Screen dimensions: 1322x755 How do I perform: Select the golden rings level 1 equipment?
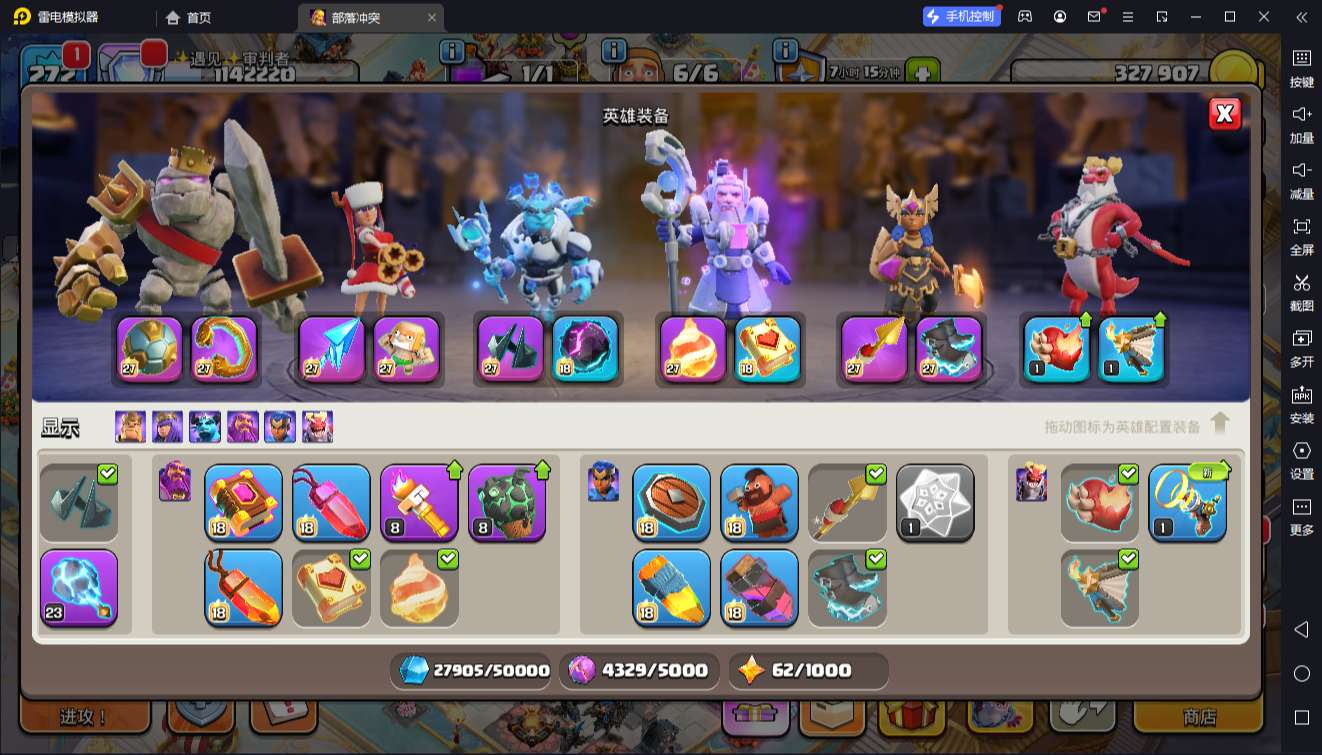[x=1187, y=503]
